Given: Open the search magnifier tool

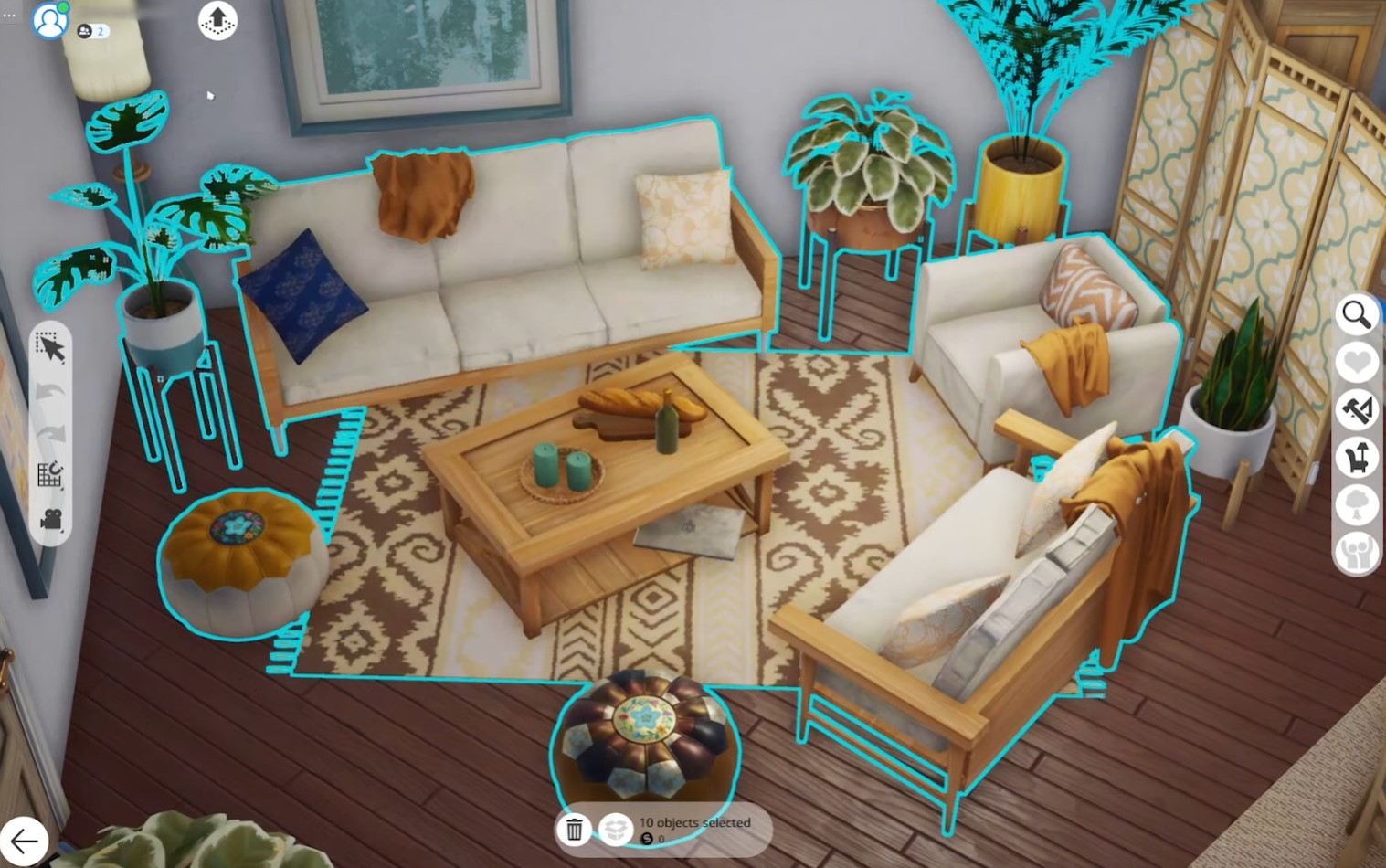Looking at the screenshot, I should point(1357,314).
